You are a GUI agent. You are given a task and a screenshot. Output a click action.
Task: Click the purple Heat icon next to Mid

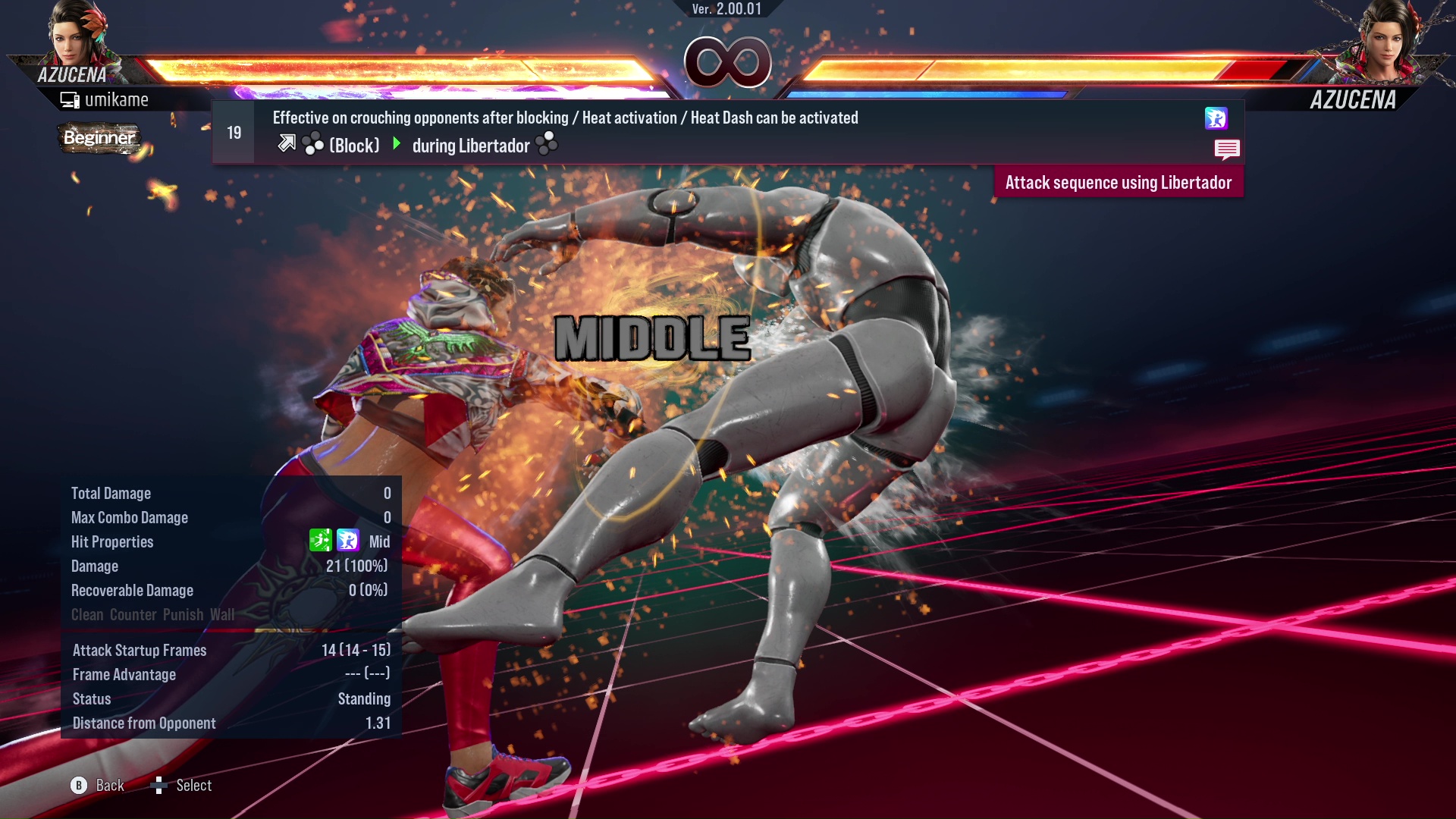coord(347,541)
